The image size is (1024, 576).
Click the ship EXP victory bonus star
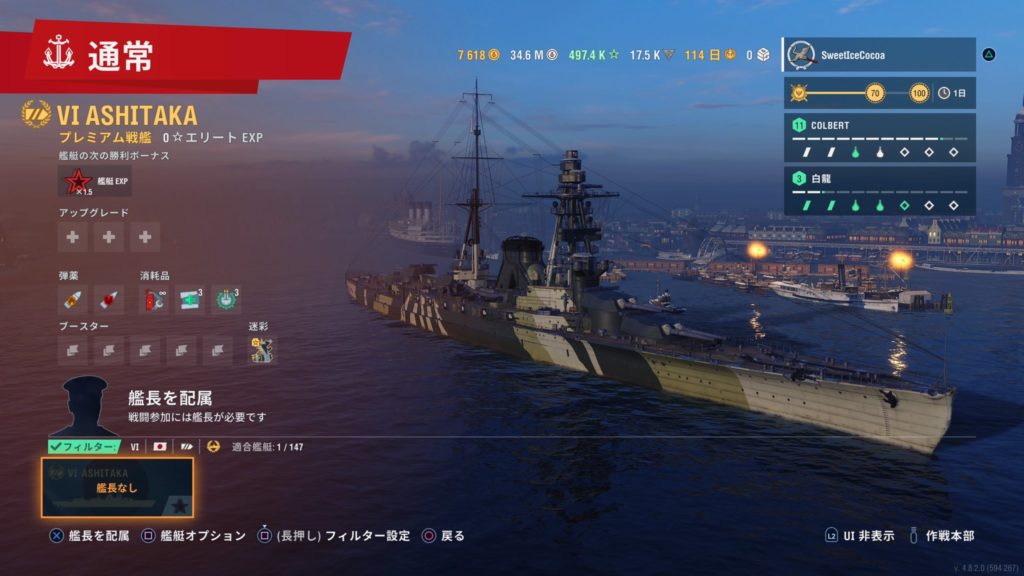(76, 181)
